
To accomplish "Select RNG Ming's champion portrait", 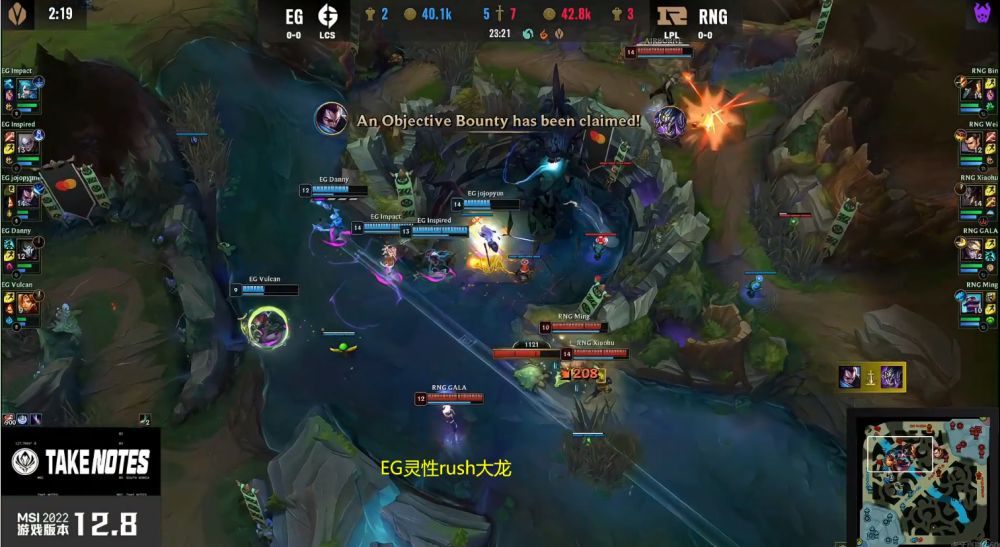I will coord(972,303).
